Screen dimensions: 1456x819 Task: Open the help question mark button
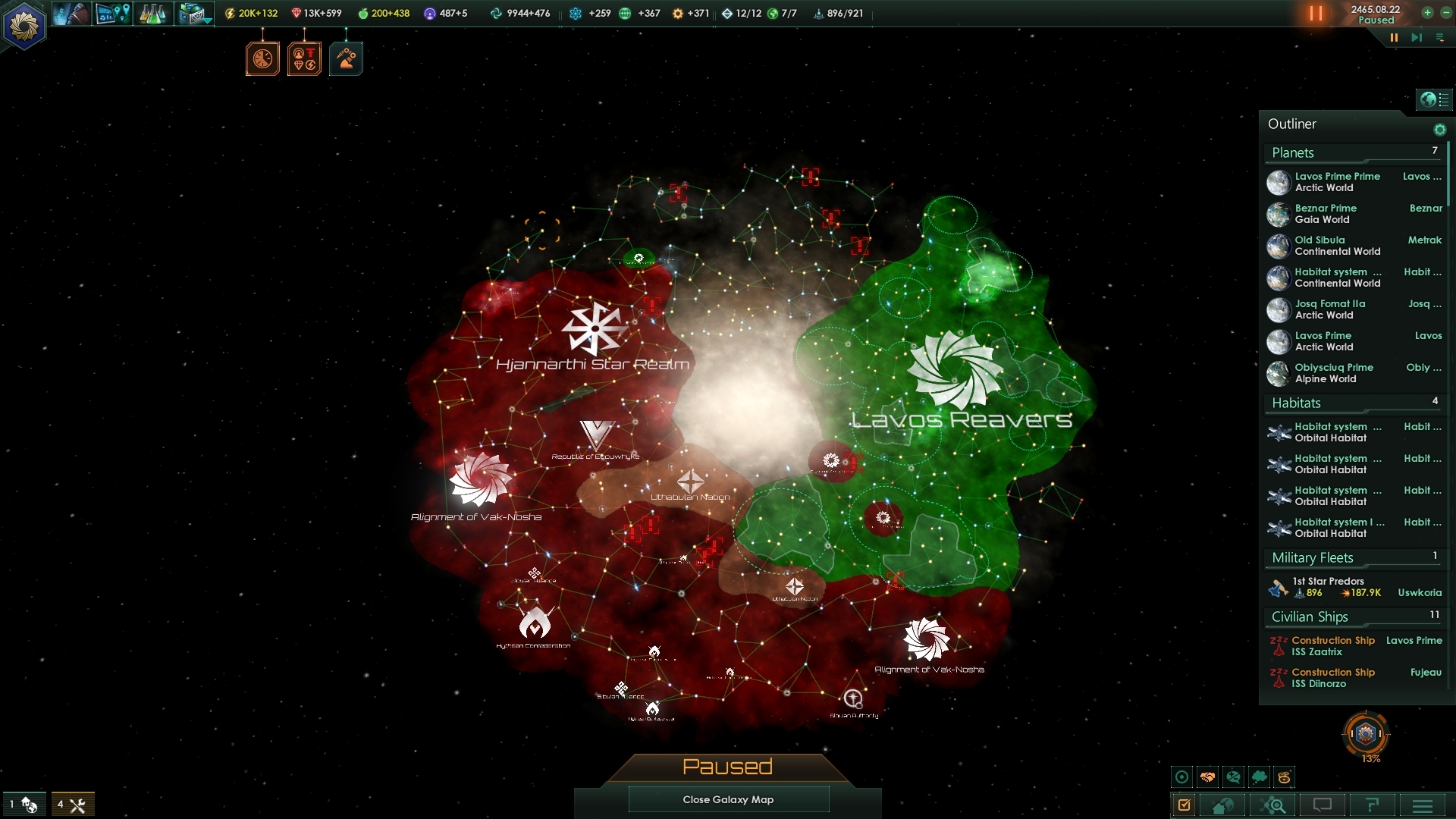click(x=1372, y=805)
